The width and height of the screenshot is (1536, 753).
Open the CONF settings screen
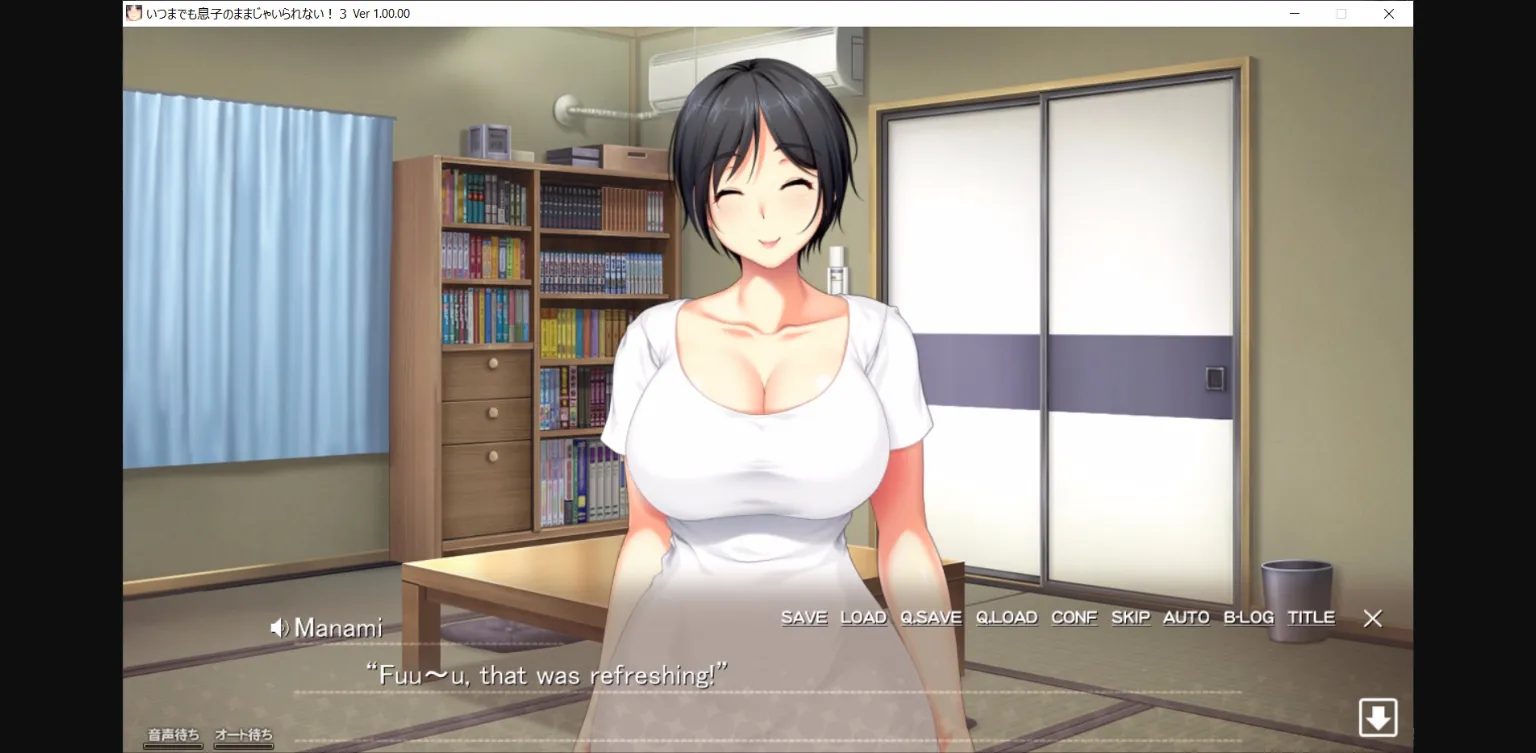pos(1073,617)
